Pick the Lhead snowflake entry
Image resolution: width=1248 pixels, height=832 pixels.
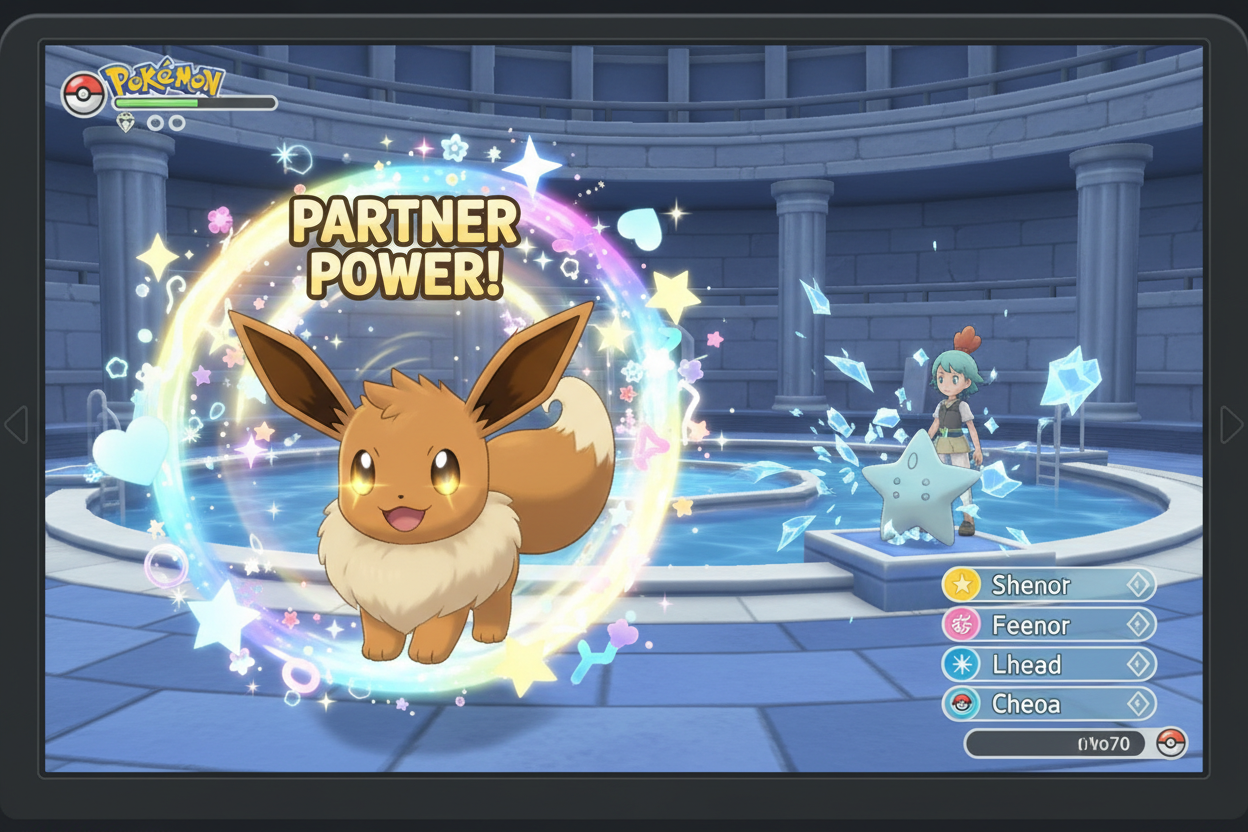click(1048, 664)
